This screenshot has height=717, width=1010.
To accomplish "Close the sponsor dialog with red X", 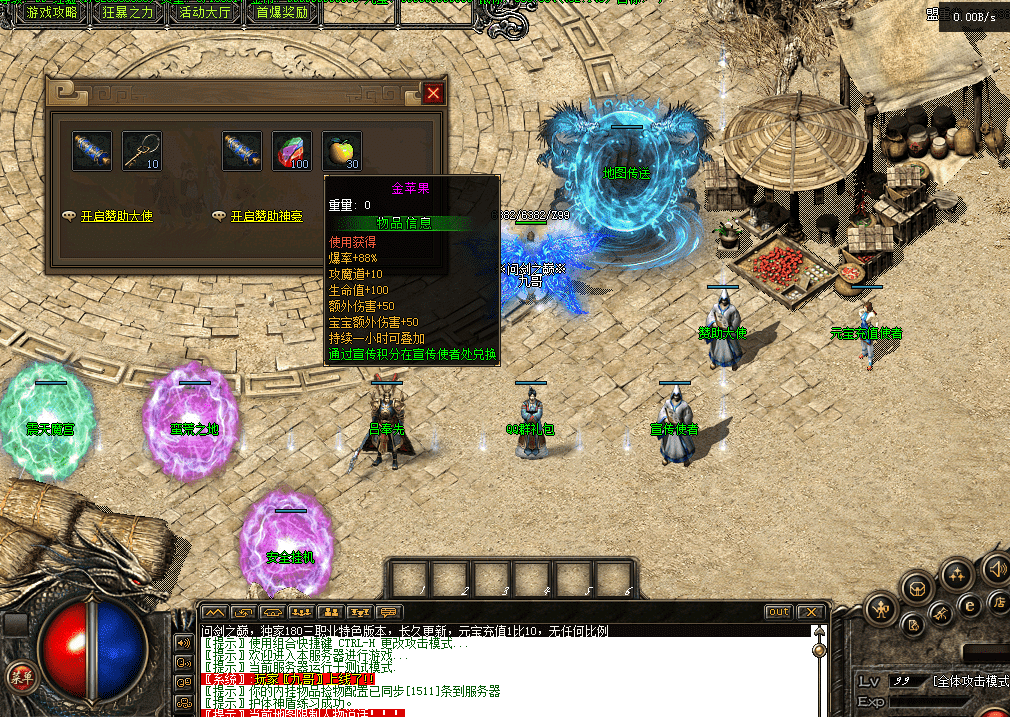I will pos(433,93).
